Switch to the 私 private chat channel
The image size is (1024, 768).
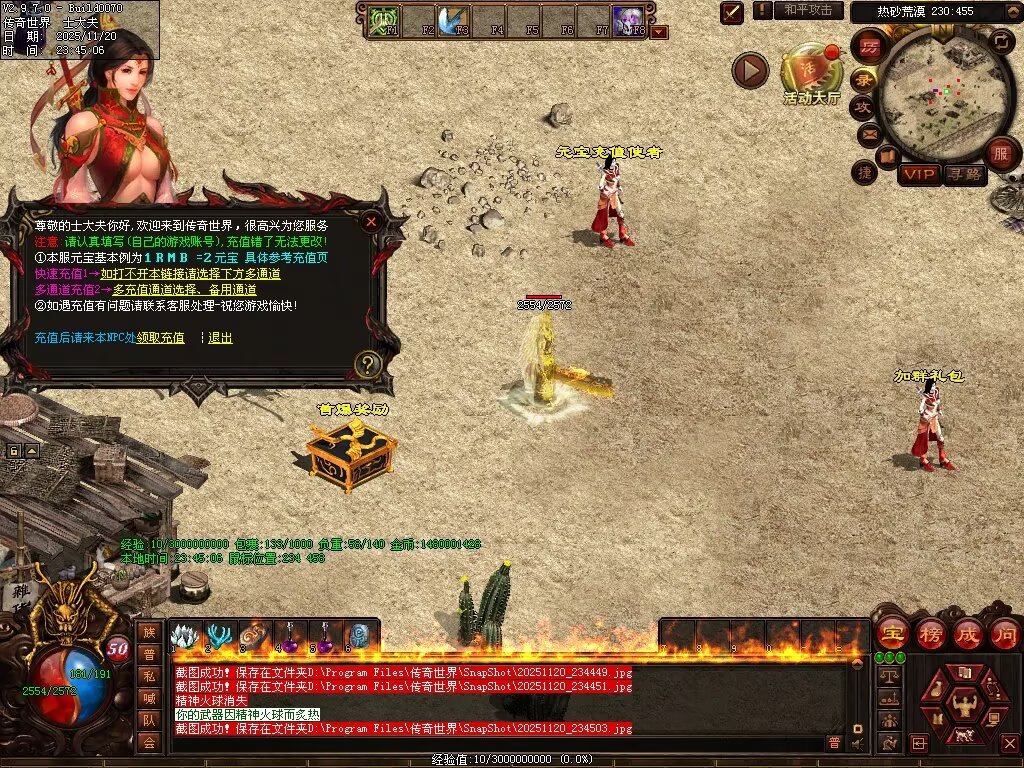[x=148, y=675]
